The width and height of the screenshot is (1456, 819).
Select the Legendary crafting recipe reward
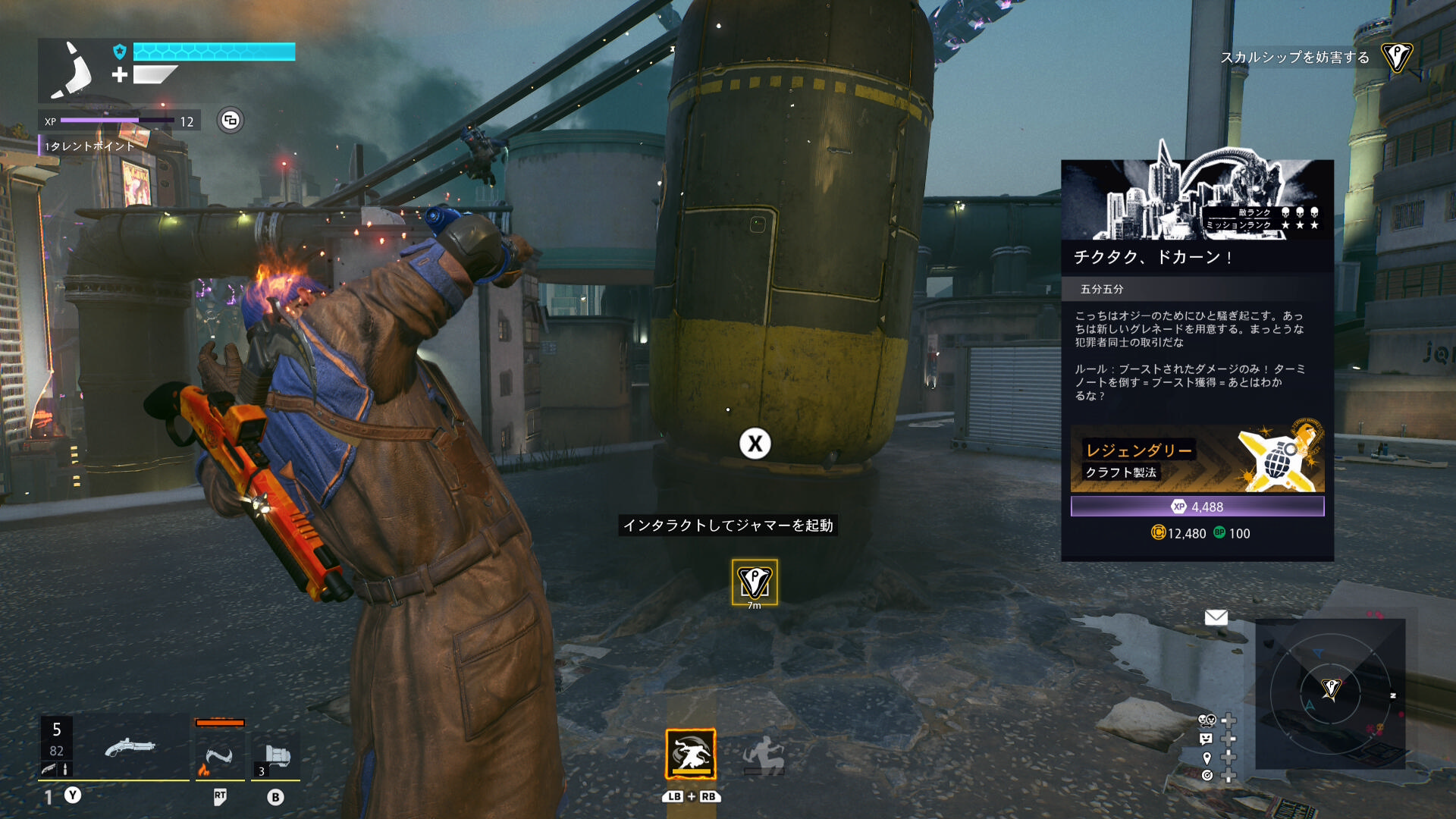tap(1197, 460)
